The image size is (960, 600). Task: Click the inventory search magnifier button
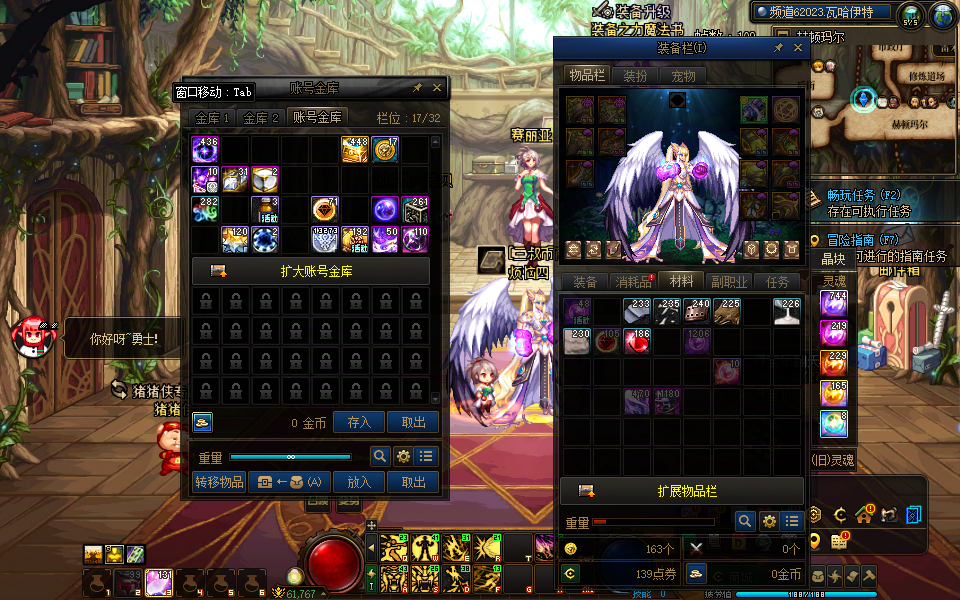pos(744,521)
